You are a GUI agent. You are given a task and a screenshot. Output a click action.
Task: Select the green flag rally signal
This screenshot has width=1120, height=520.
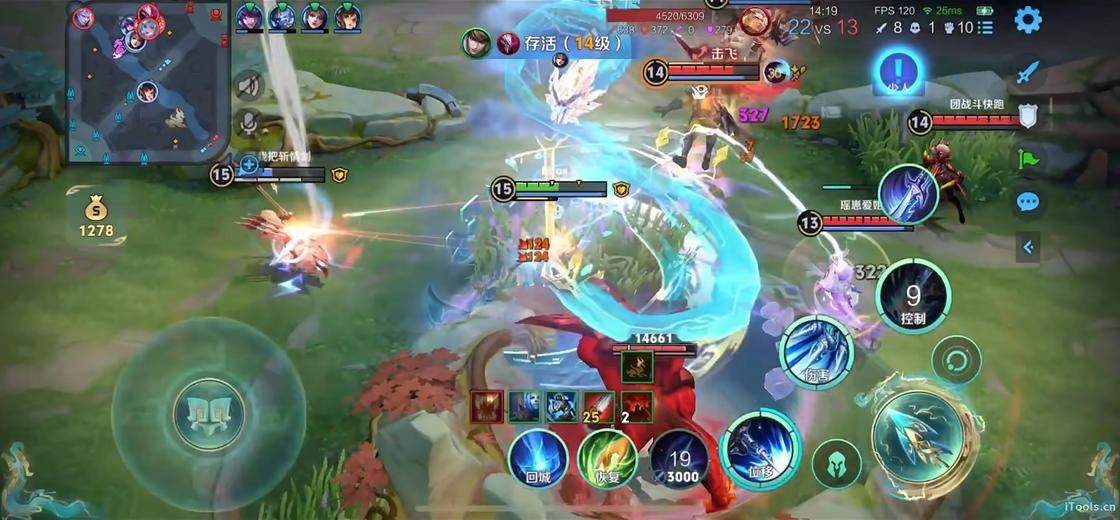(x=1028, y=158)
